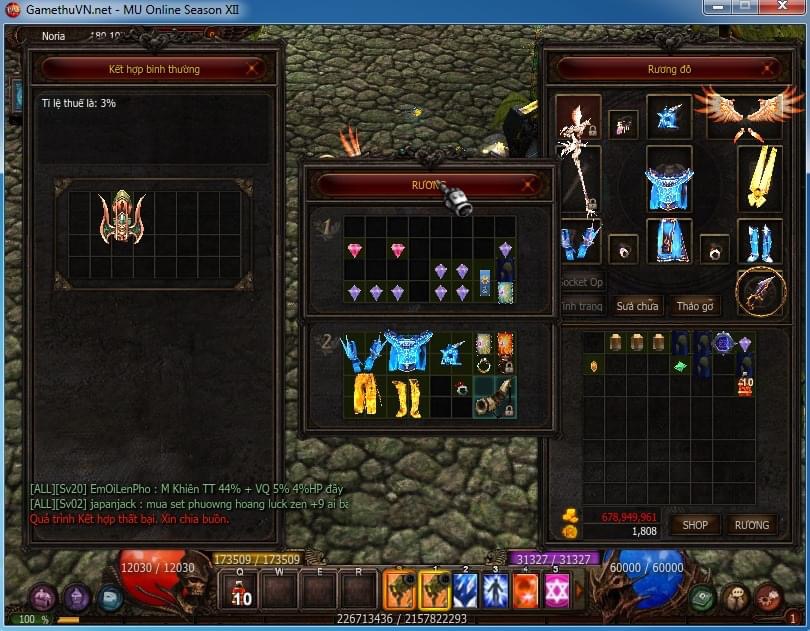The height and width of the screenshot is (631, 810).
Task: Click the Sửa chữa repair button
Action: coord(637,306)
